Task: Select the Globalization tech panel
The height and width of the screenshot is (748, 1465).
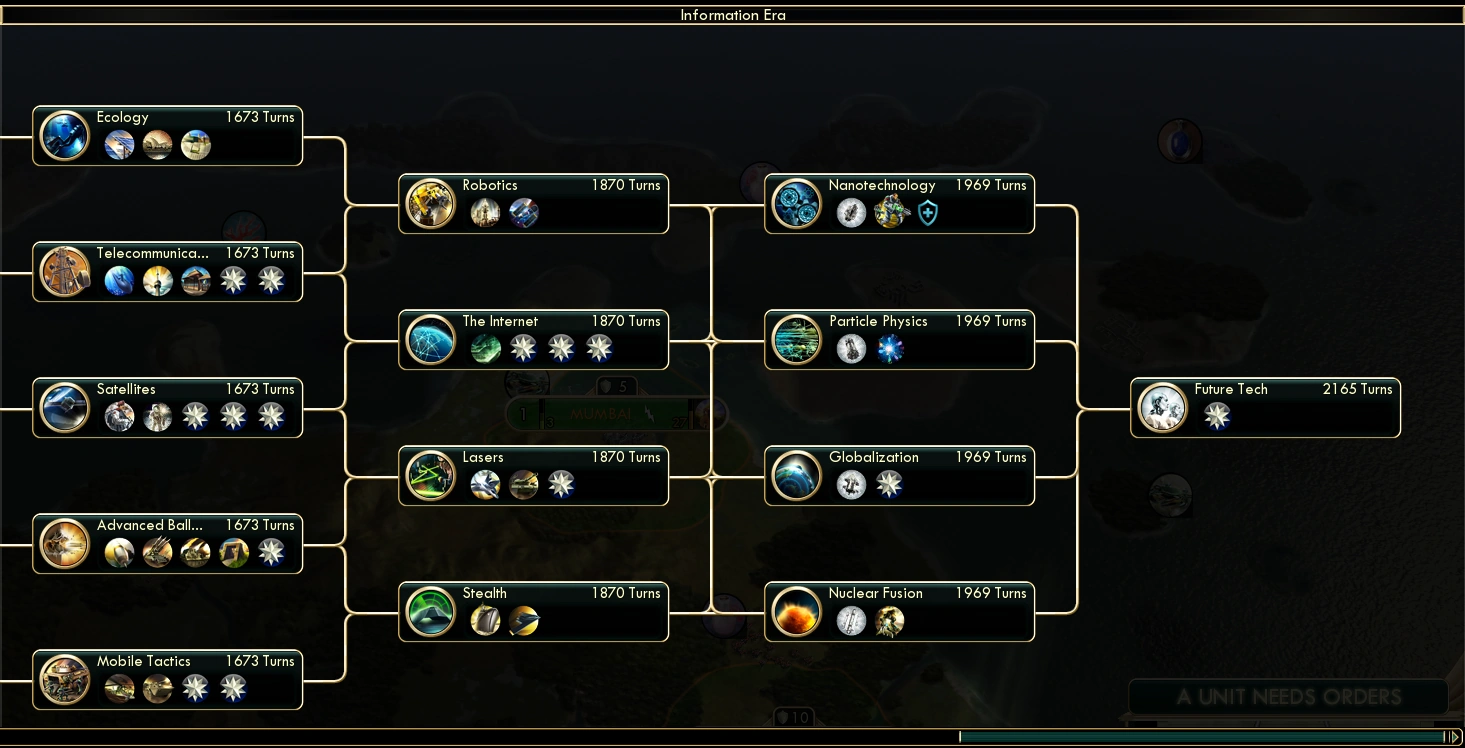Action: [x=898, y=475]
